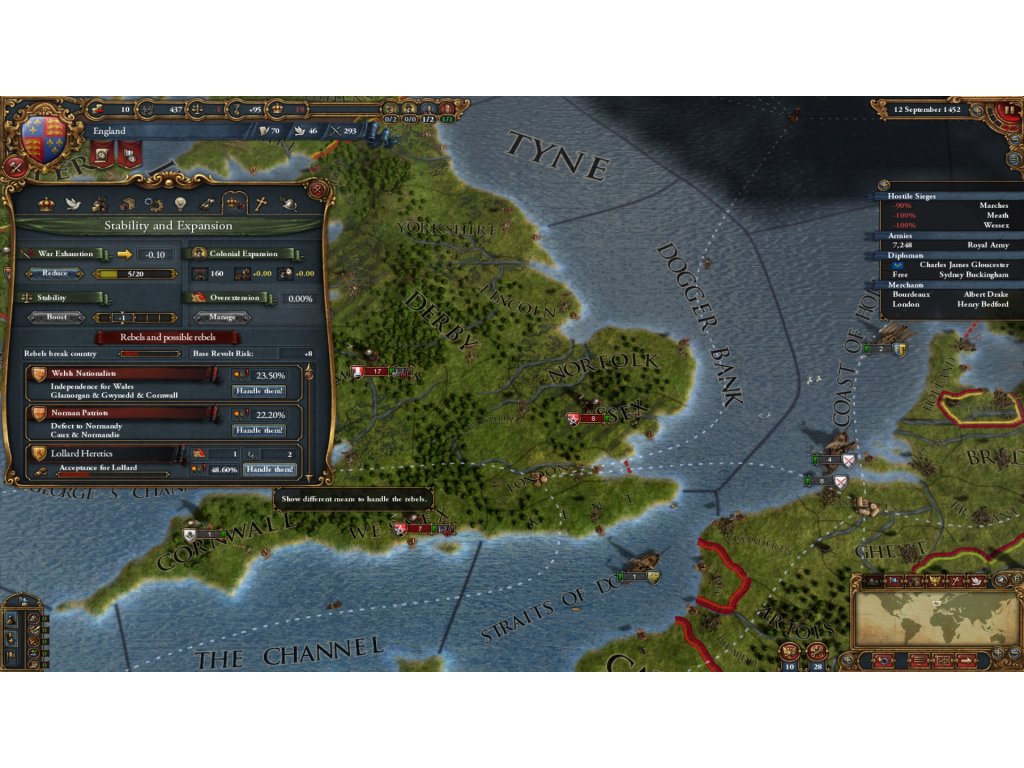Image resolution: width=1024 pixels, height=768 pixels.
Task: Select the Royal Army in the outliner
Action: coord(988,245)
